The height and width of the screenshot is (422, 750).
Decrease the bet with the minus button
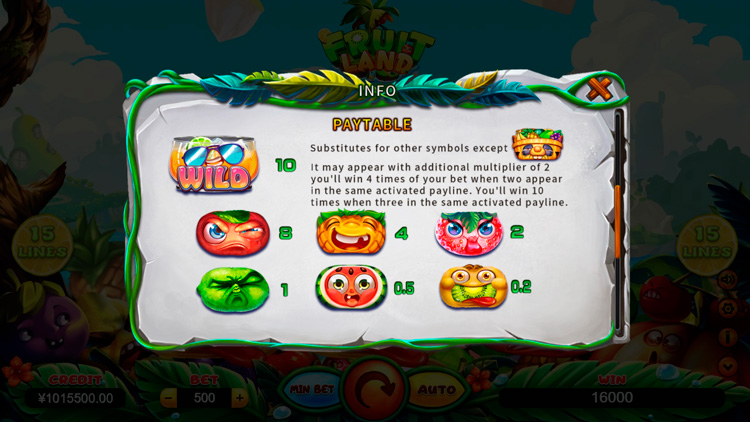pyautogui.click(x=169, y=397)
